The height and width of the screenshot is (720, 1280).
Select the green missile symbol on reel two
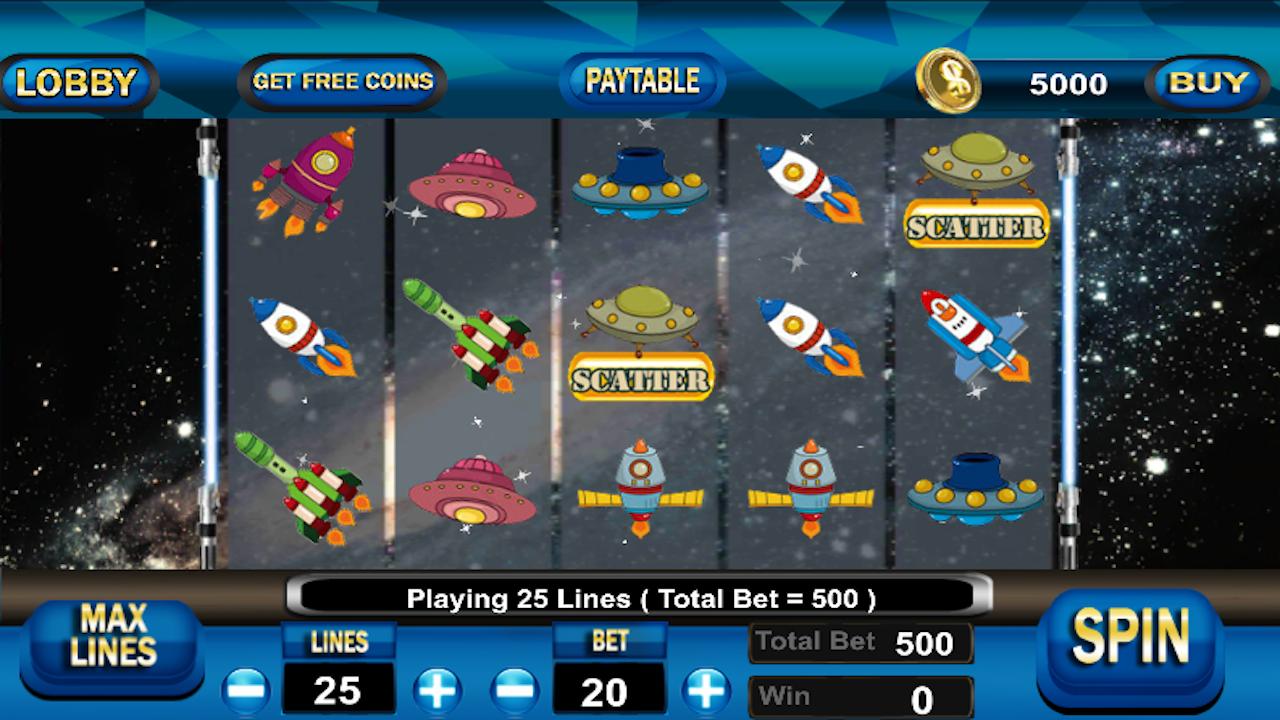click(470, 340)
